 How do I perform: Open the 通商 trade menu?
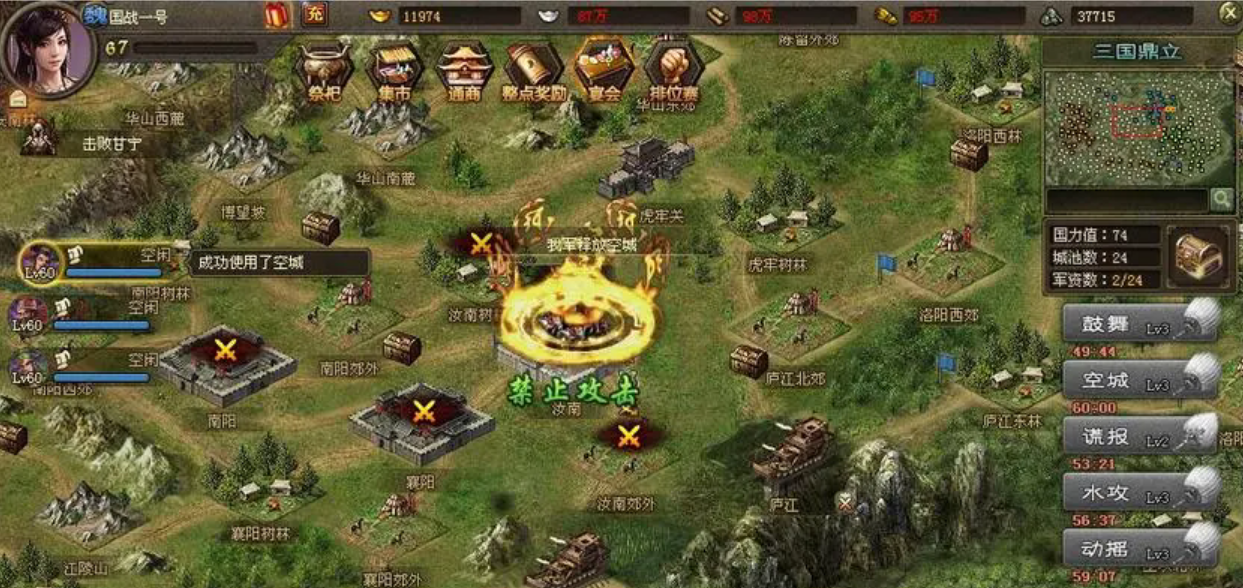coord(464,74)
